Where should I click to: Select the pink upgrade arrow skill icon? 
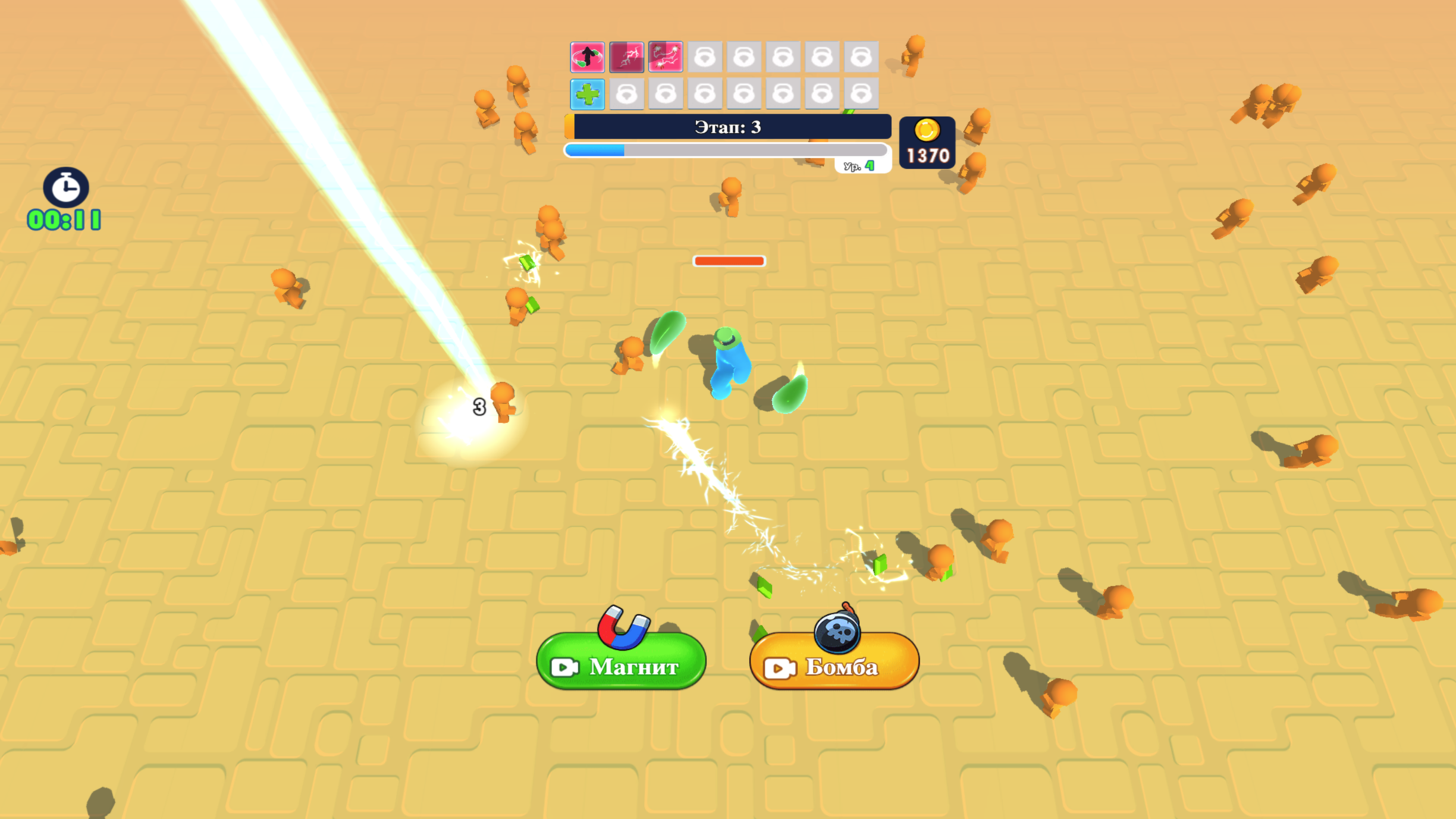[586, 56]
